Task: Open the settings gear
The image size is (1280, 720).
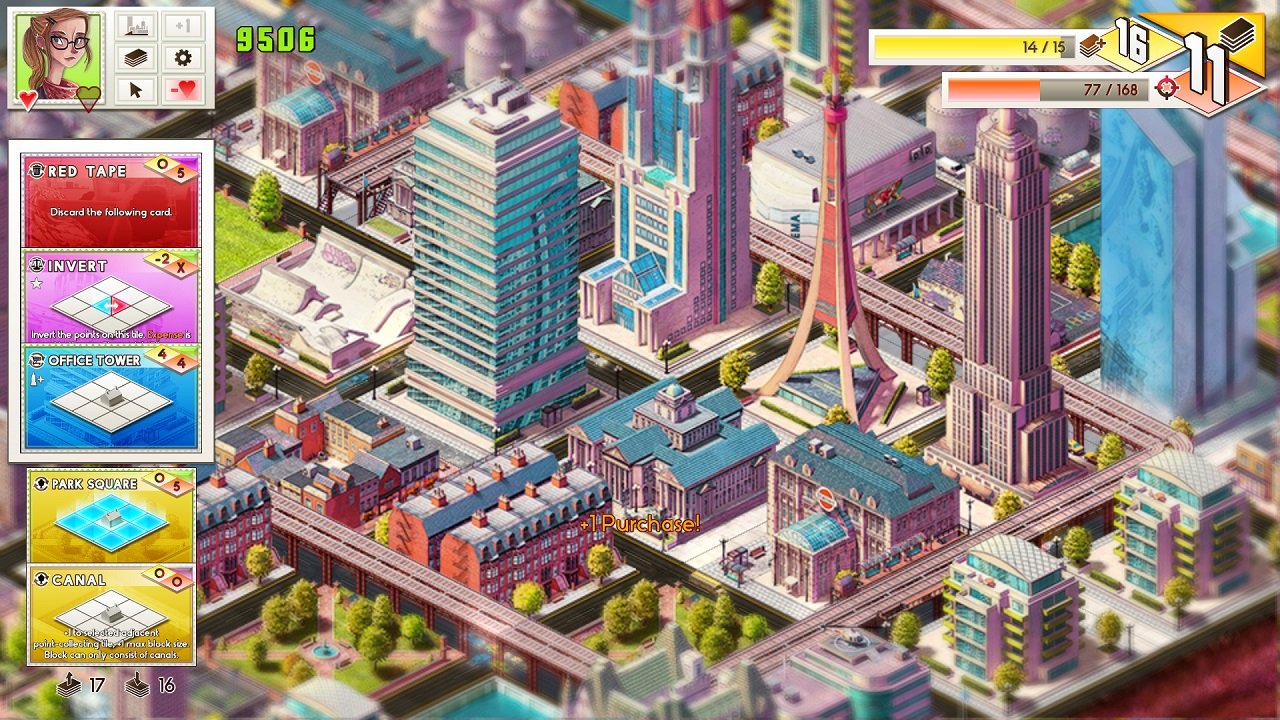Action: [x=181, y=57]
